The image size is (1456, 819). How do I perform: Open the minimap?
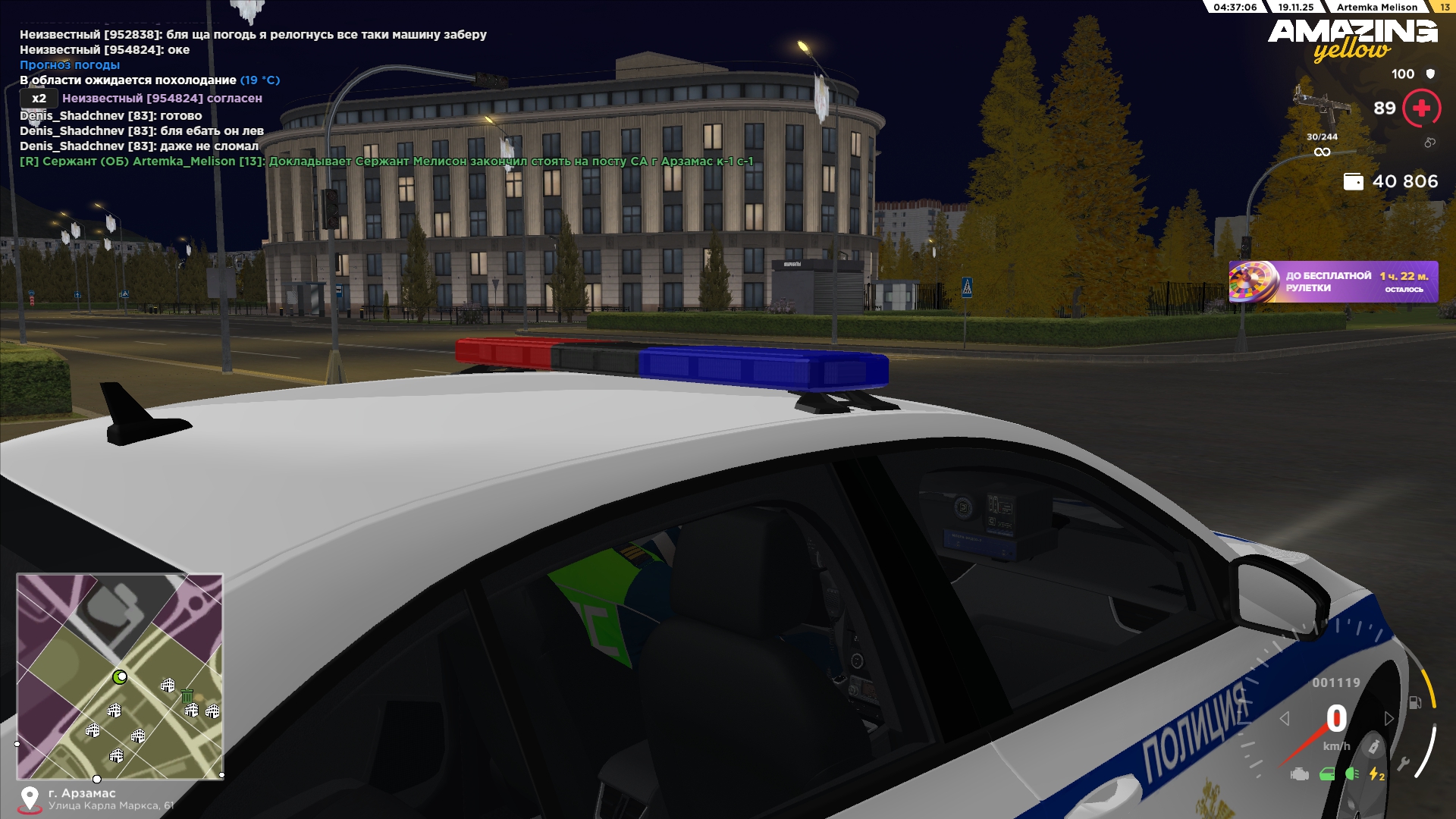(x=120, y=676)
